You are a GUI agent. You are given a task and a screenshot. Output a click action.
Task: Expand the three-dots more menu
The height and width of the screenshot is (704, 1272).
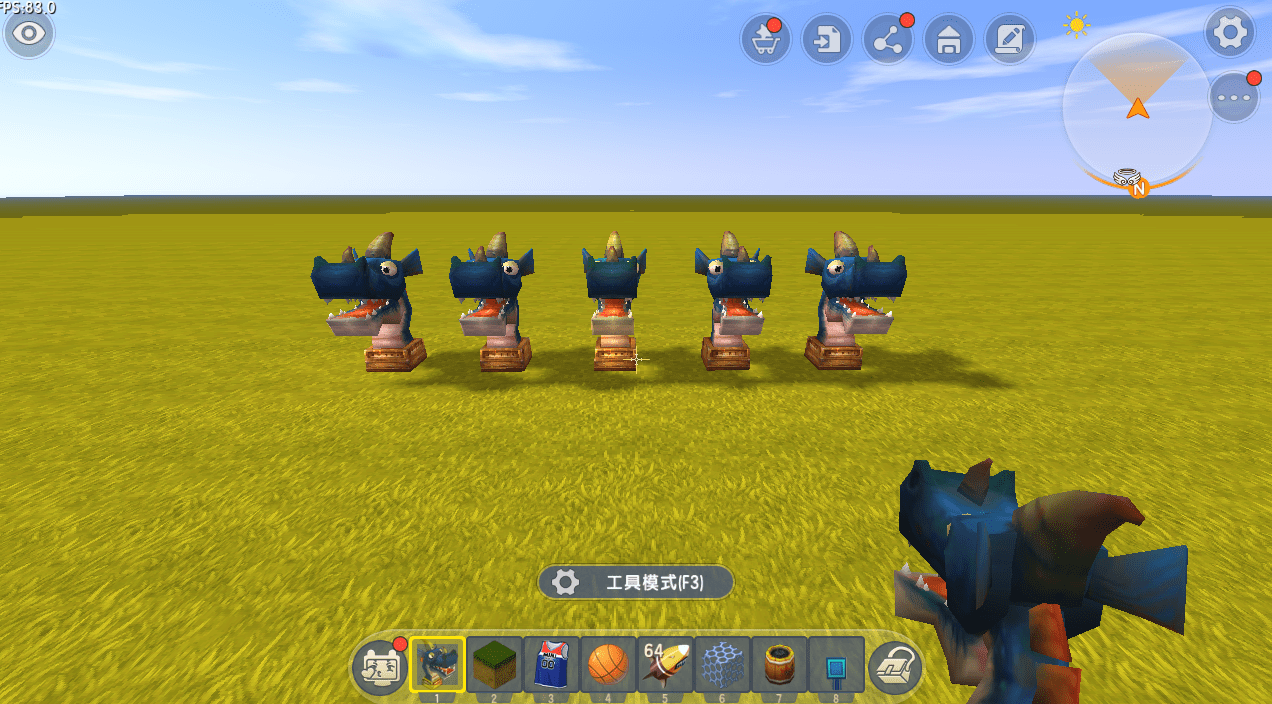[1234, 98]
